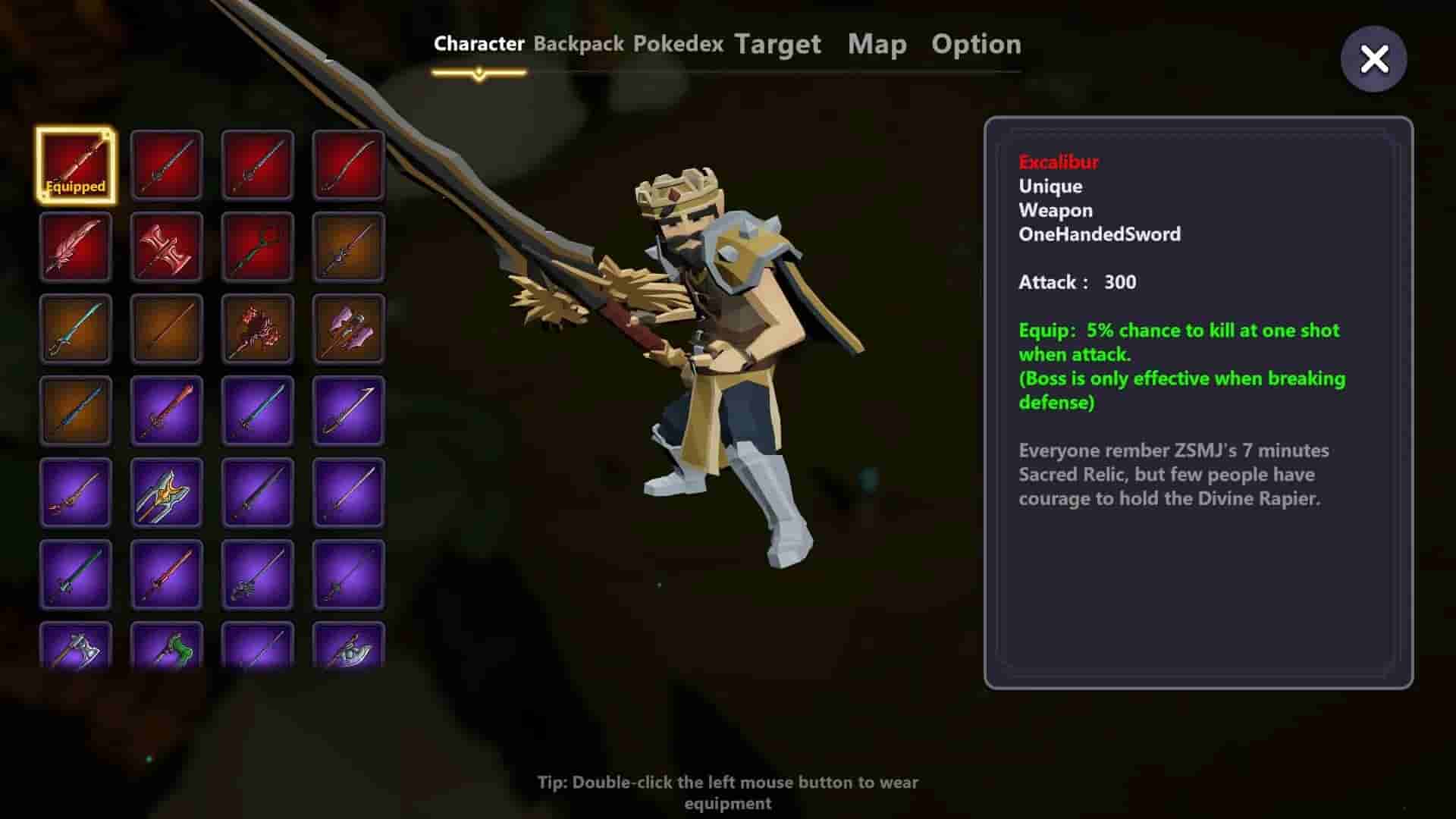Open the Pokedex tab
The image size is (1456, 819).
[x=678, y=44]
